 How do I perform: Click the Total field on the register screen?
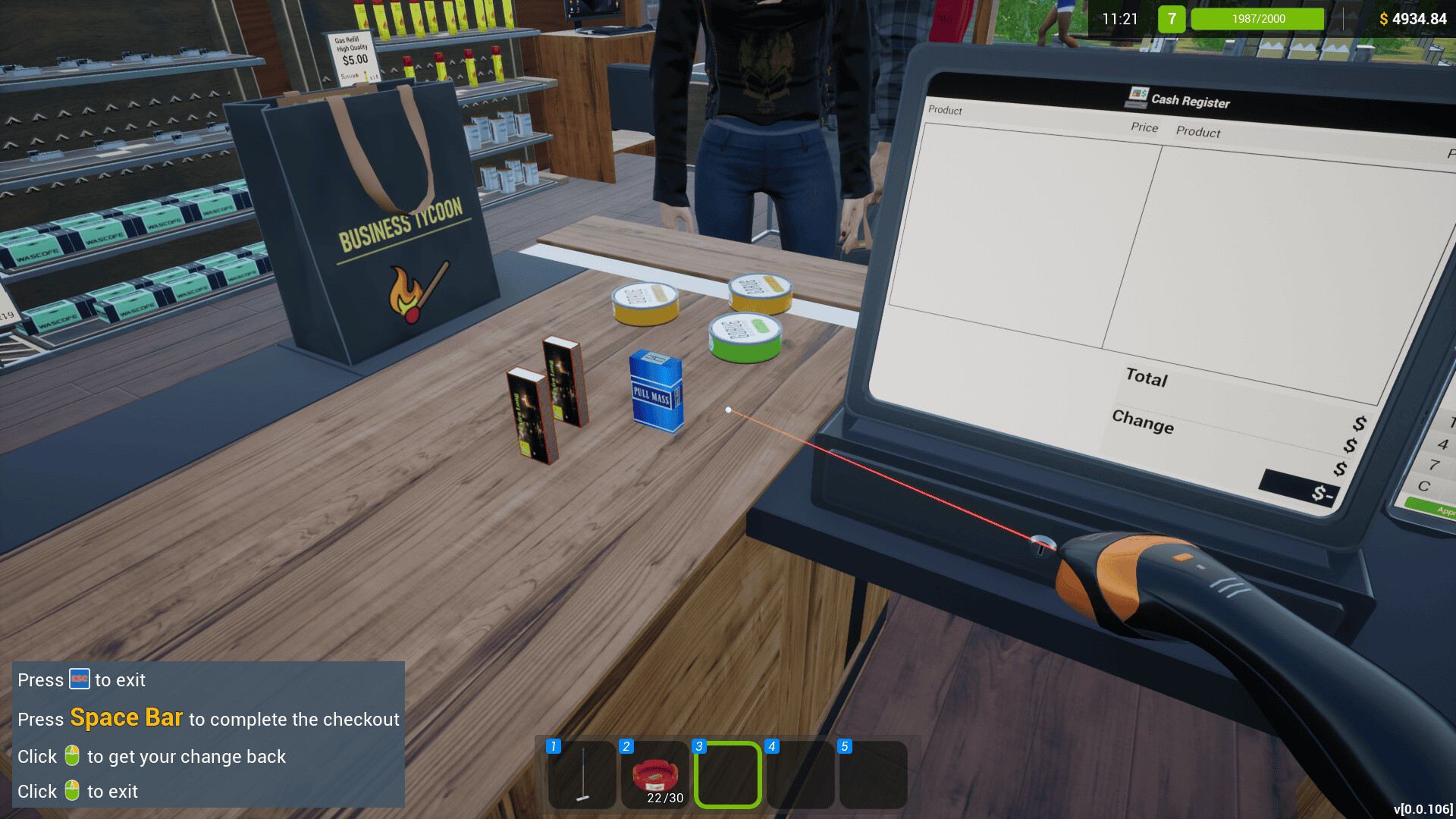1147,379
